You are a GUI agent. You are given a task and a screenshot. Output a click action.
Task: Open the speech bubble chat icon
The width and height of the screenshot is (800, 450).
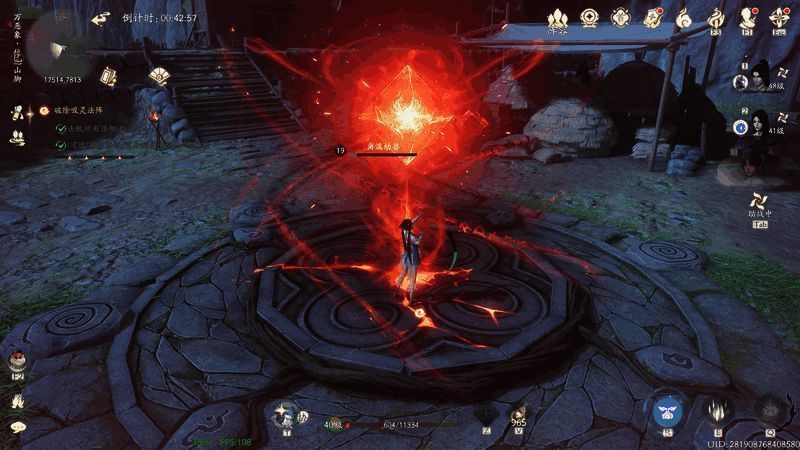[x=17, y=428]
